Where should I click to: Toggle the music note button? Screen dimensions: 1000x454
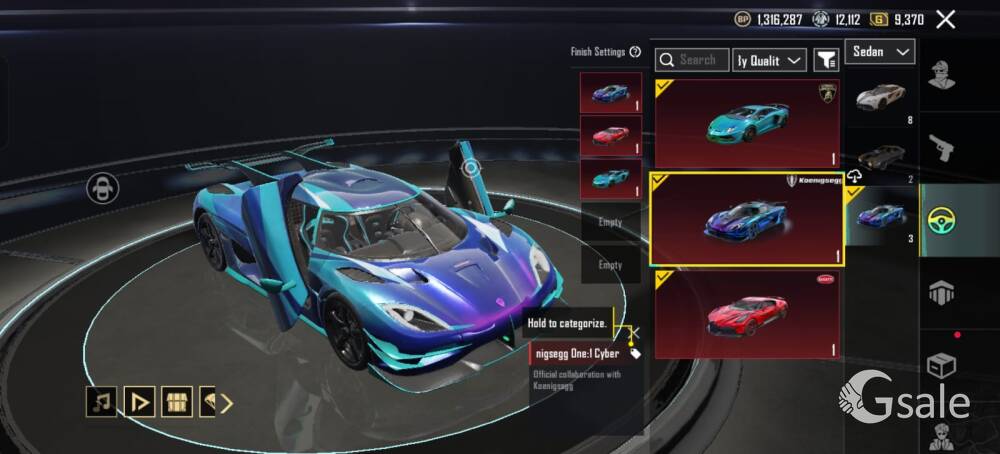click(x=101, y=402)
